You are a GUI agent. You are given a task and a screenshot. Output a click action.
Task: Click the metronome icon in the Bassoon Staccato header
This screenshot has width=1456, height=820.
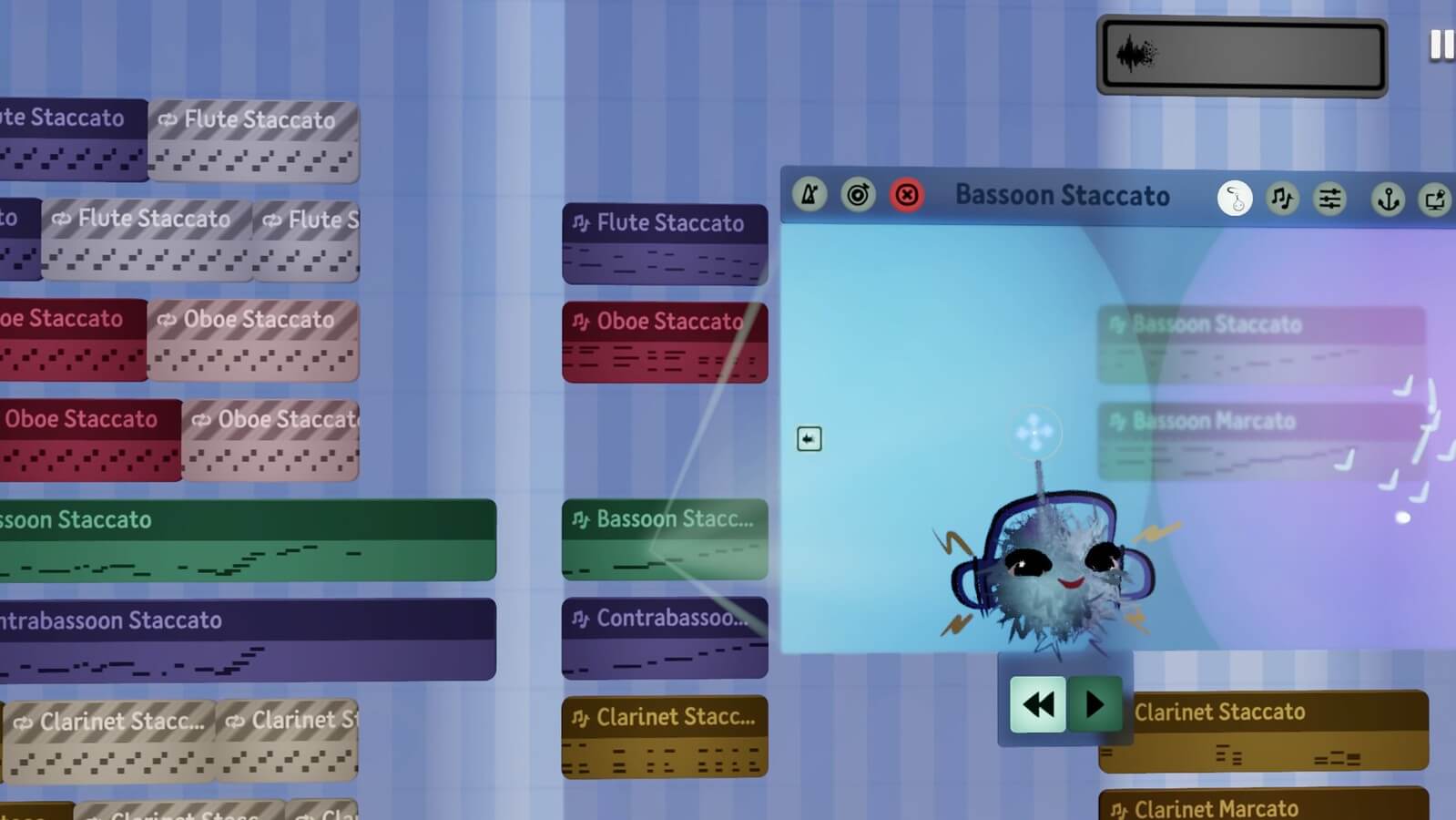pos(809,195)
